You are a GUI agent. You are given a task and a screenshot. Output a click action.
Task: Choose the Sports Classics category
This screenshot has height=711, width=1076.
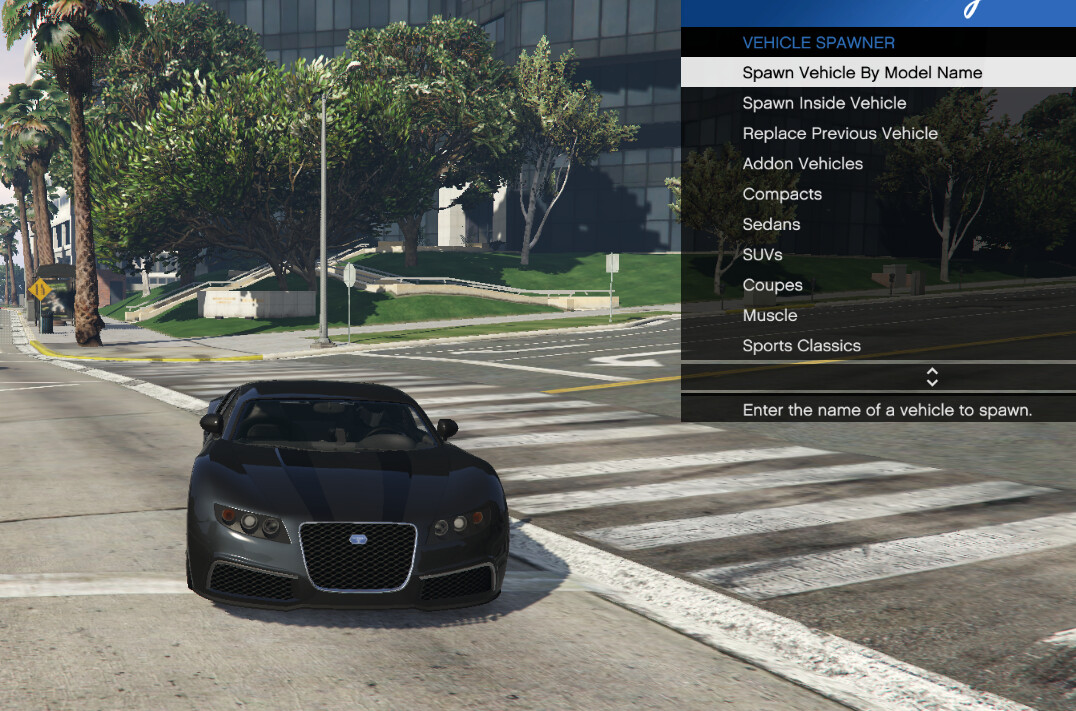point(801,346)
